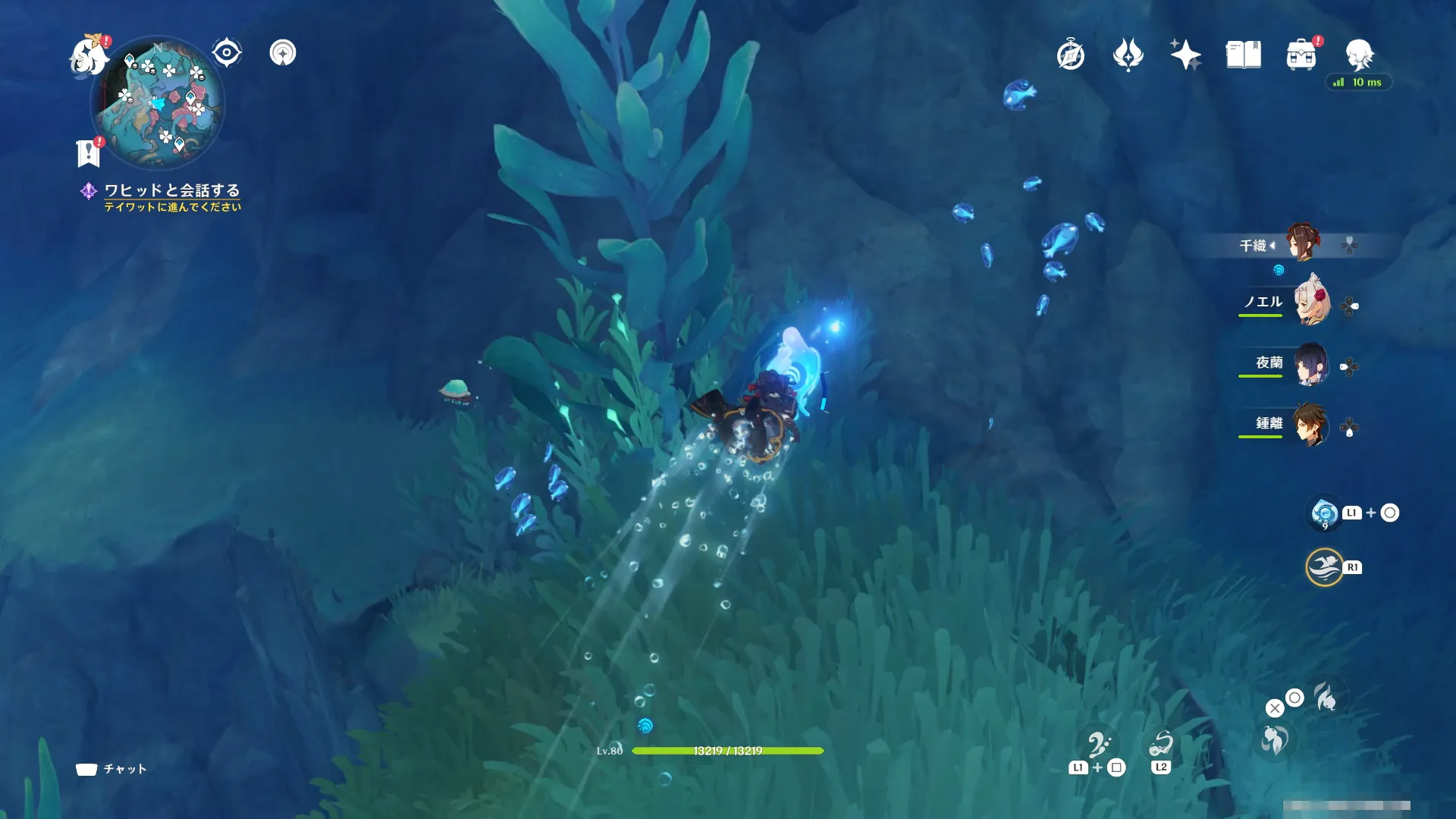The width and height of the screenshot is (1456, 819).
Task: Select the tracked quest ワヒッドと会話する
Action: (171, 190)
